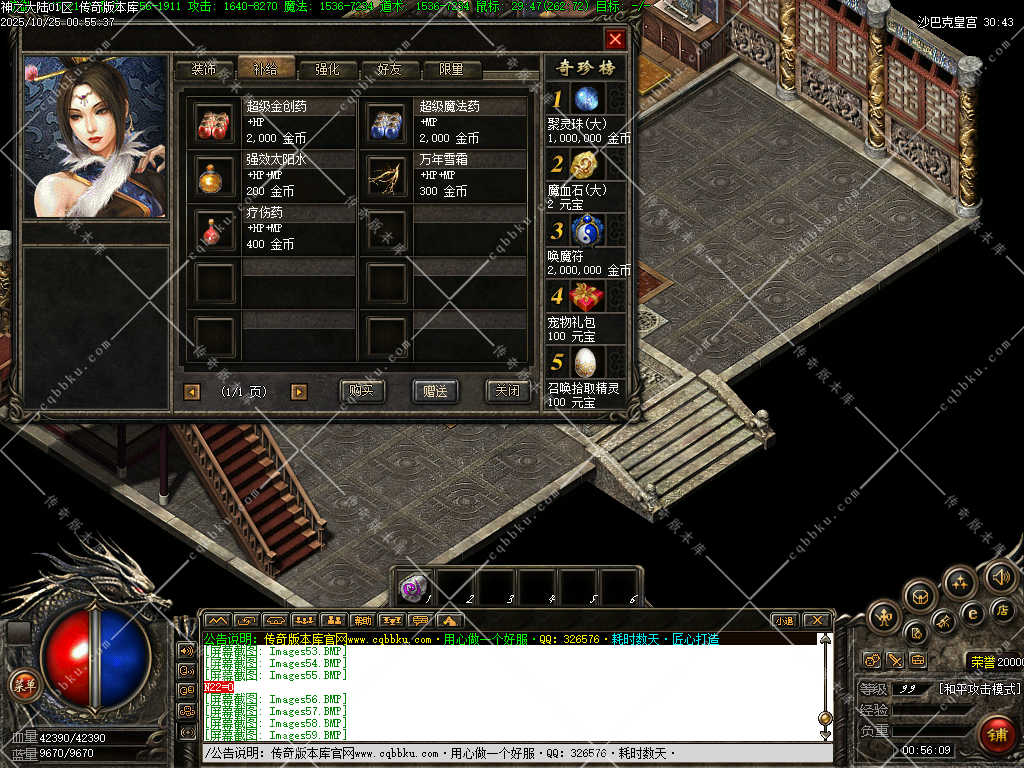
Task: Show the 限量 limited items tab
Action: pyautogui.click(x=452, y=70)
